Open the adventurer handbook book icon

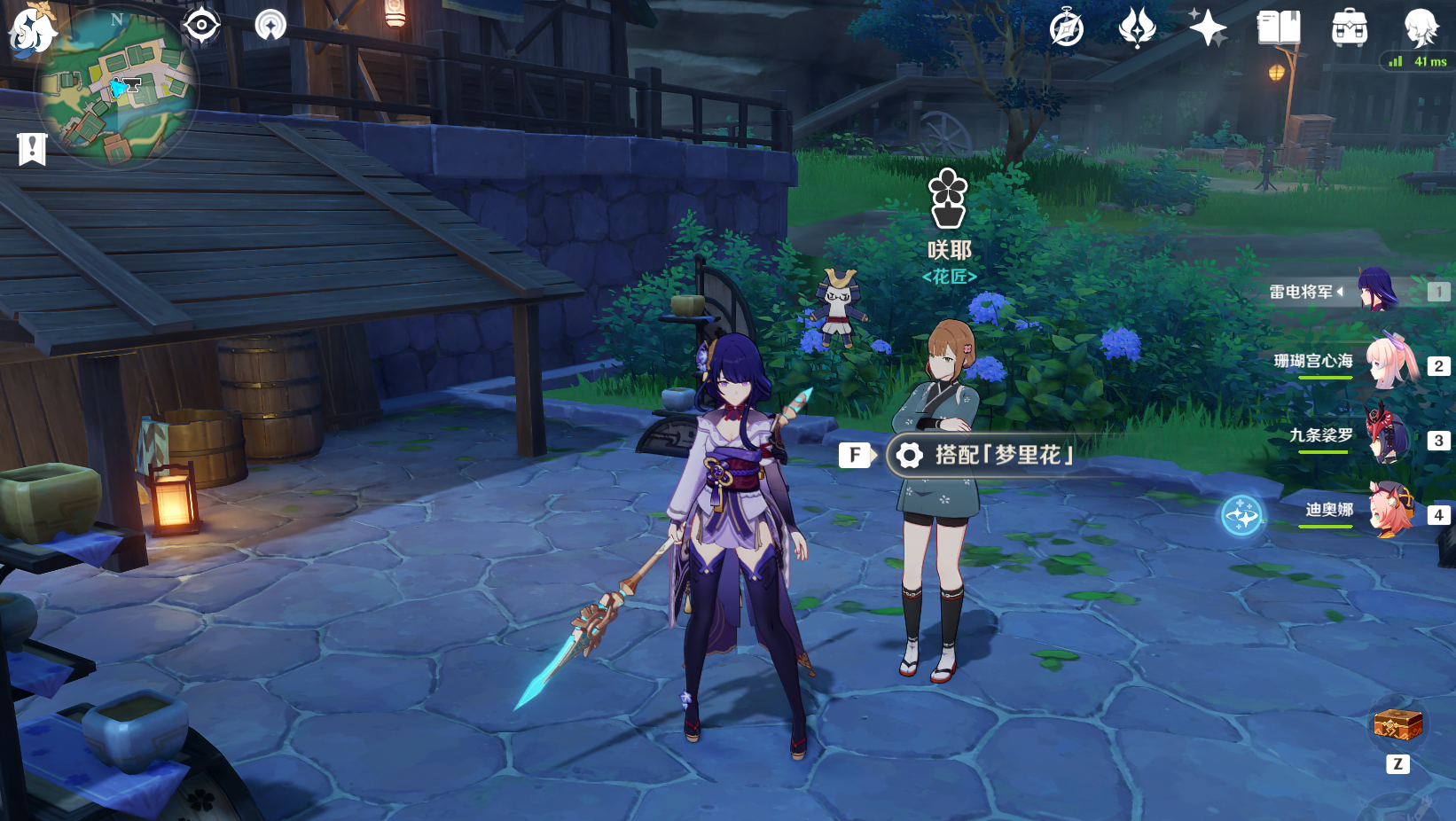coord(1279,28)
